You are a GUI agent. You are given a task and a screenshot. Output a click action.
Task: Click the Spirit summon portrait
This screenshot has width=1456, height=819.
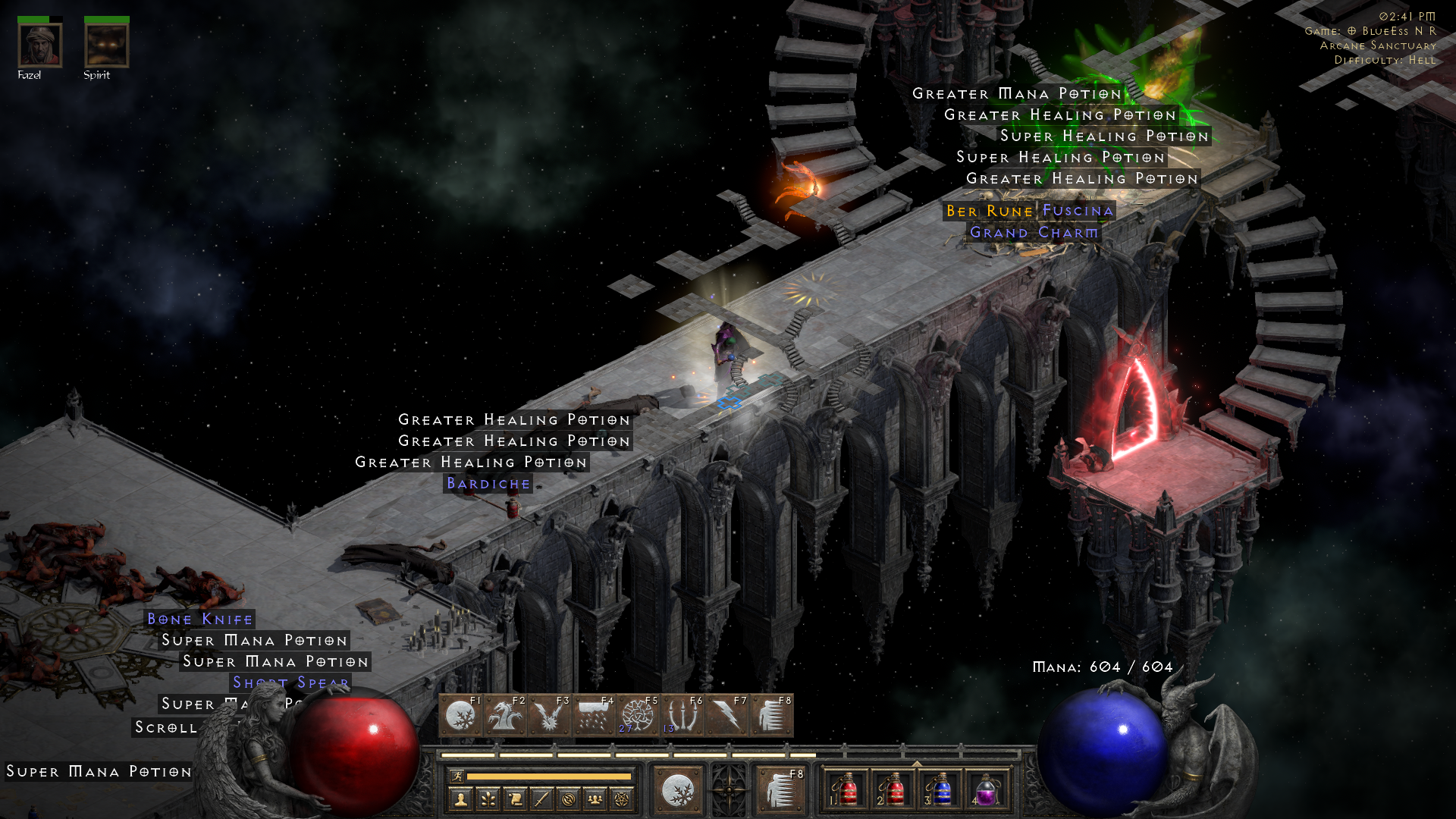(x=106, y=45)
